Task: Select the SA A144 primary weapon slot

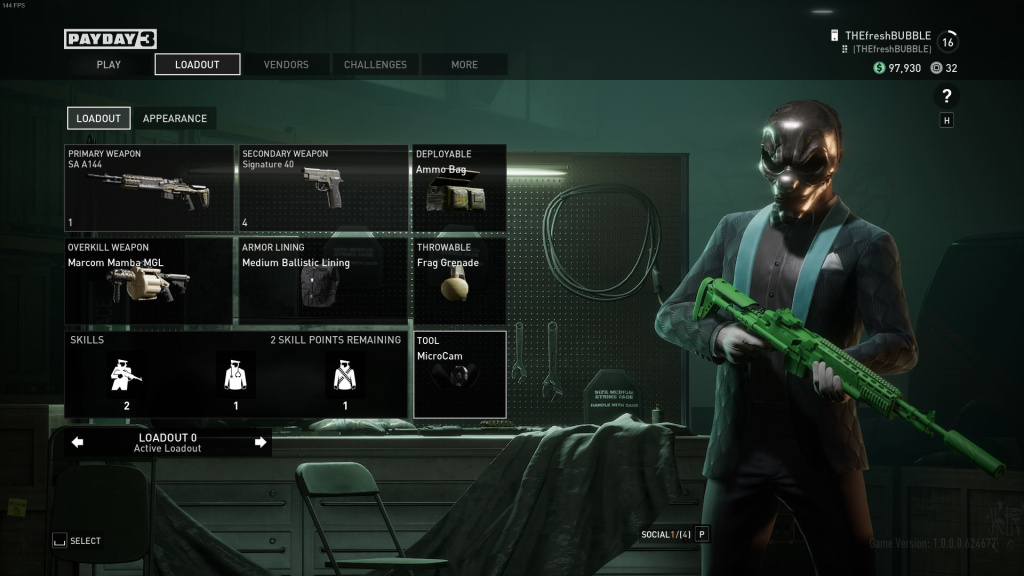Action: tap(149, 188)
